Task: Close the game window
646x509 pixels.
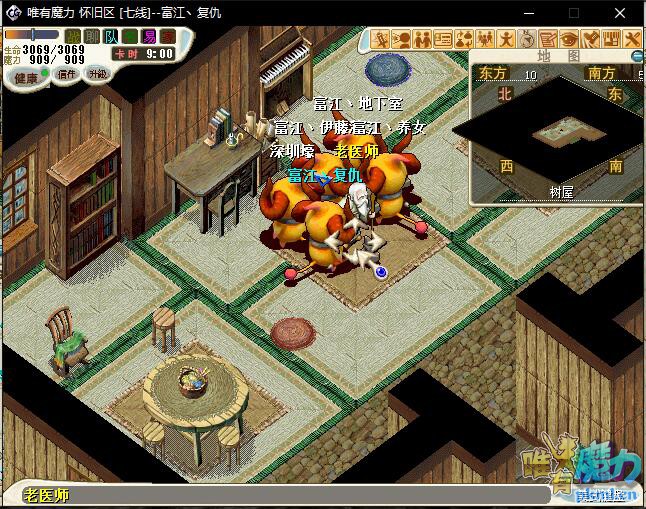Action: 622,12
